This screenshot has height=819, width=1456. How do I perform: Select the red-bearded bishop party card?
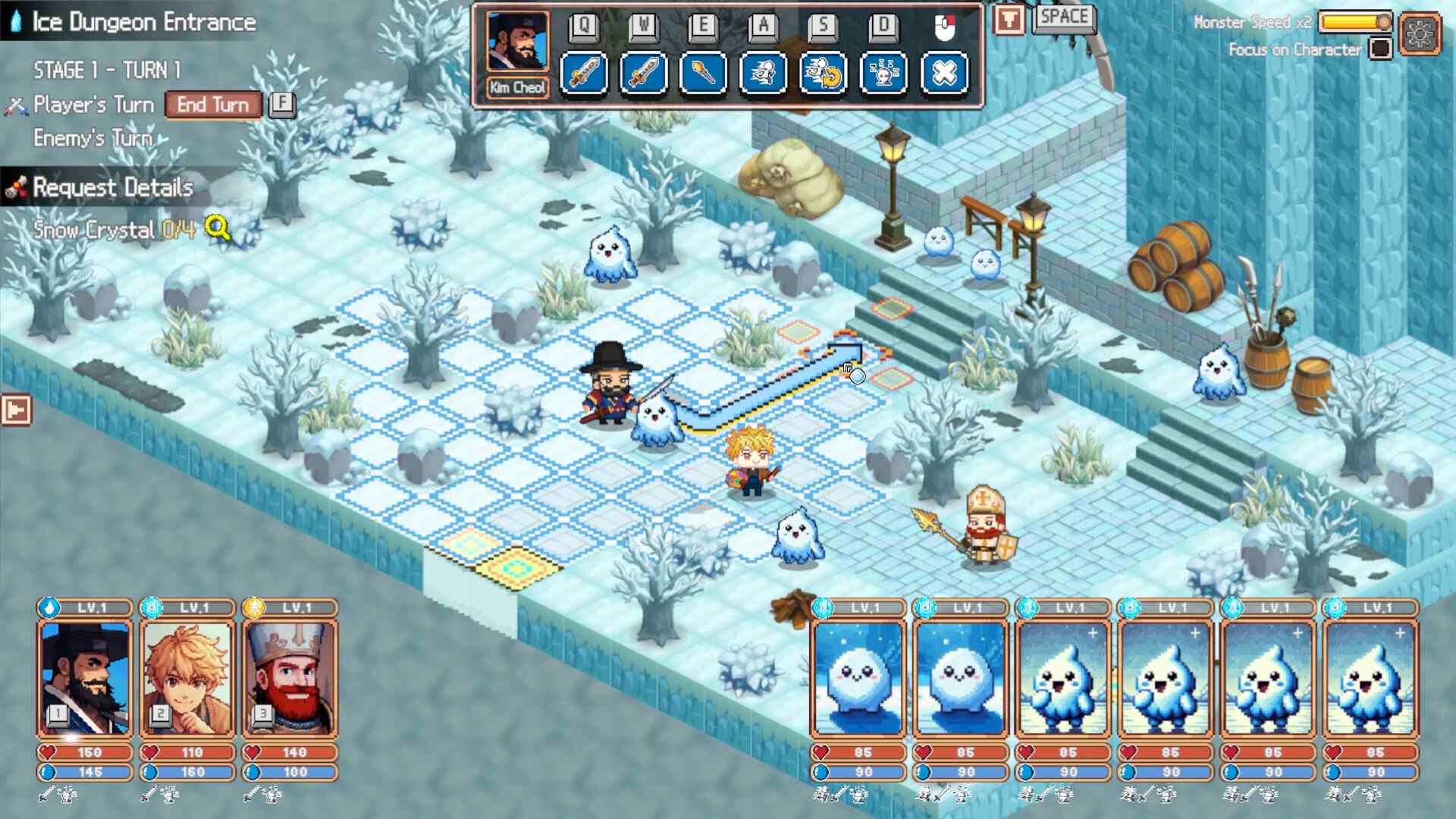[x=290, y=678]
